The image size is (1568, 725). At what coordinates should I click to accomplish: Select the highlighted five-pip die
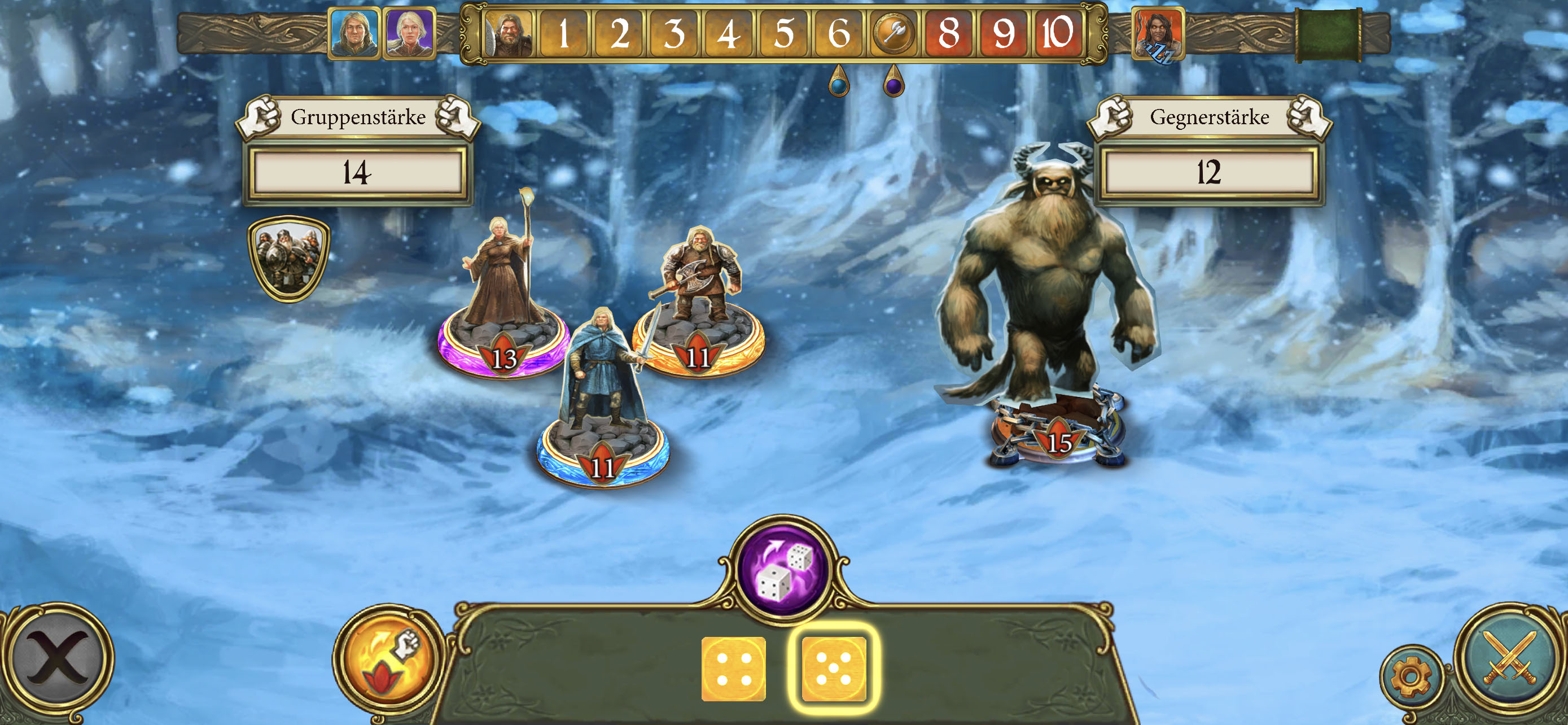click(x=833, y=669)
